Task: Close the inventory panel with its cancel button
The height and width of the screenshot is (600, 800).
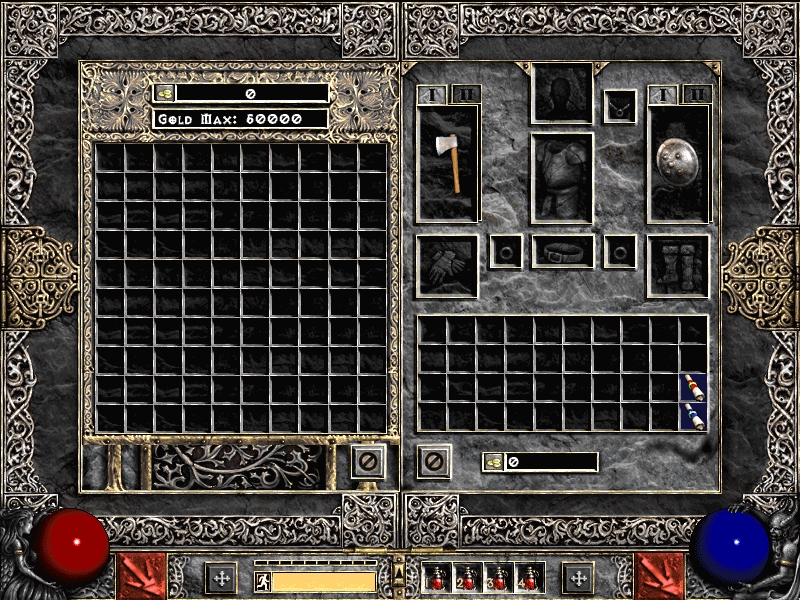Action: click(x=434, y=461)
